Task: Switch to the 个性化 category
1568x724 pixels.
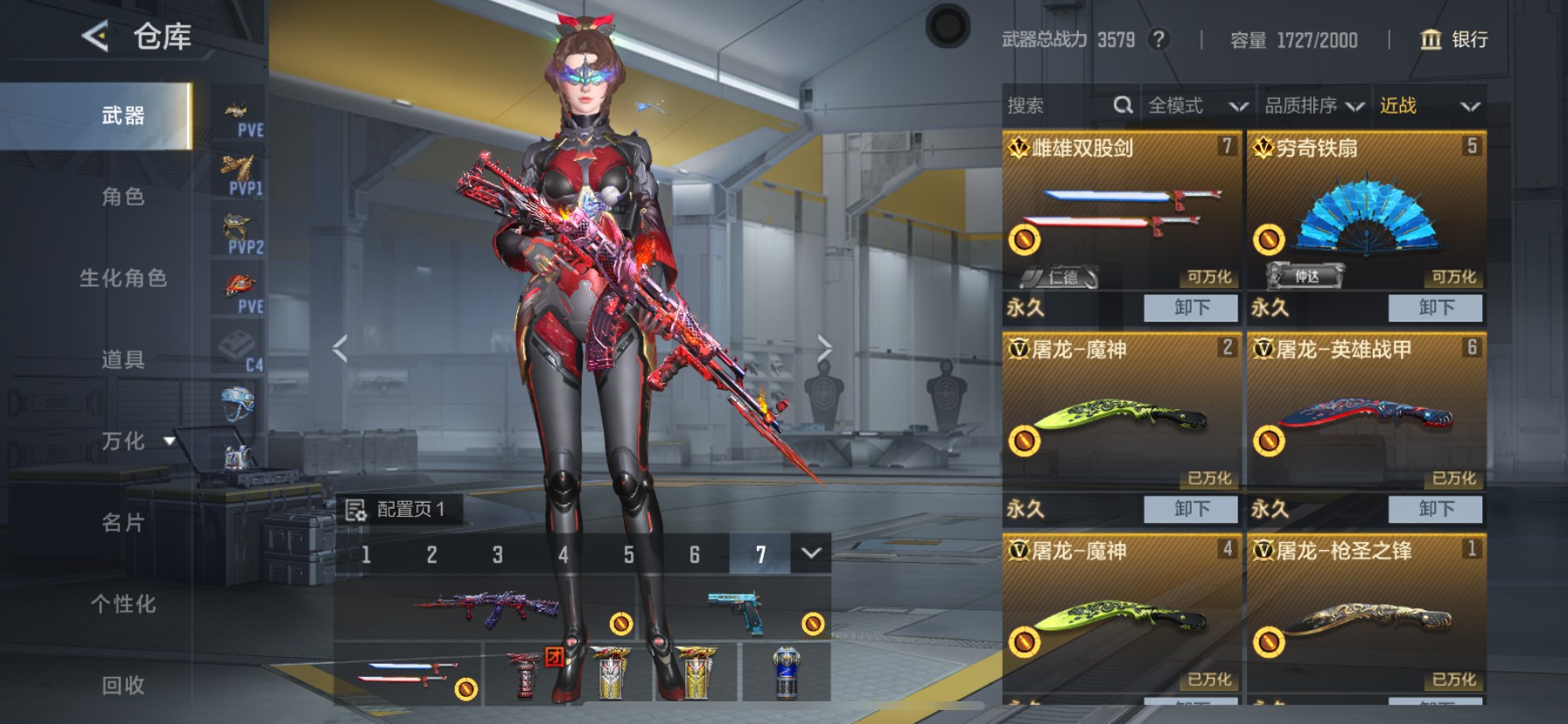Action: tap(122, 603)
